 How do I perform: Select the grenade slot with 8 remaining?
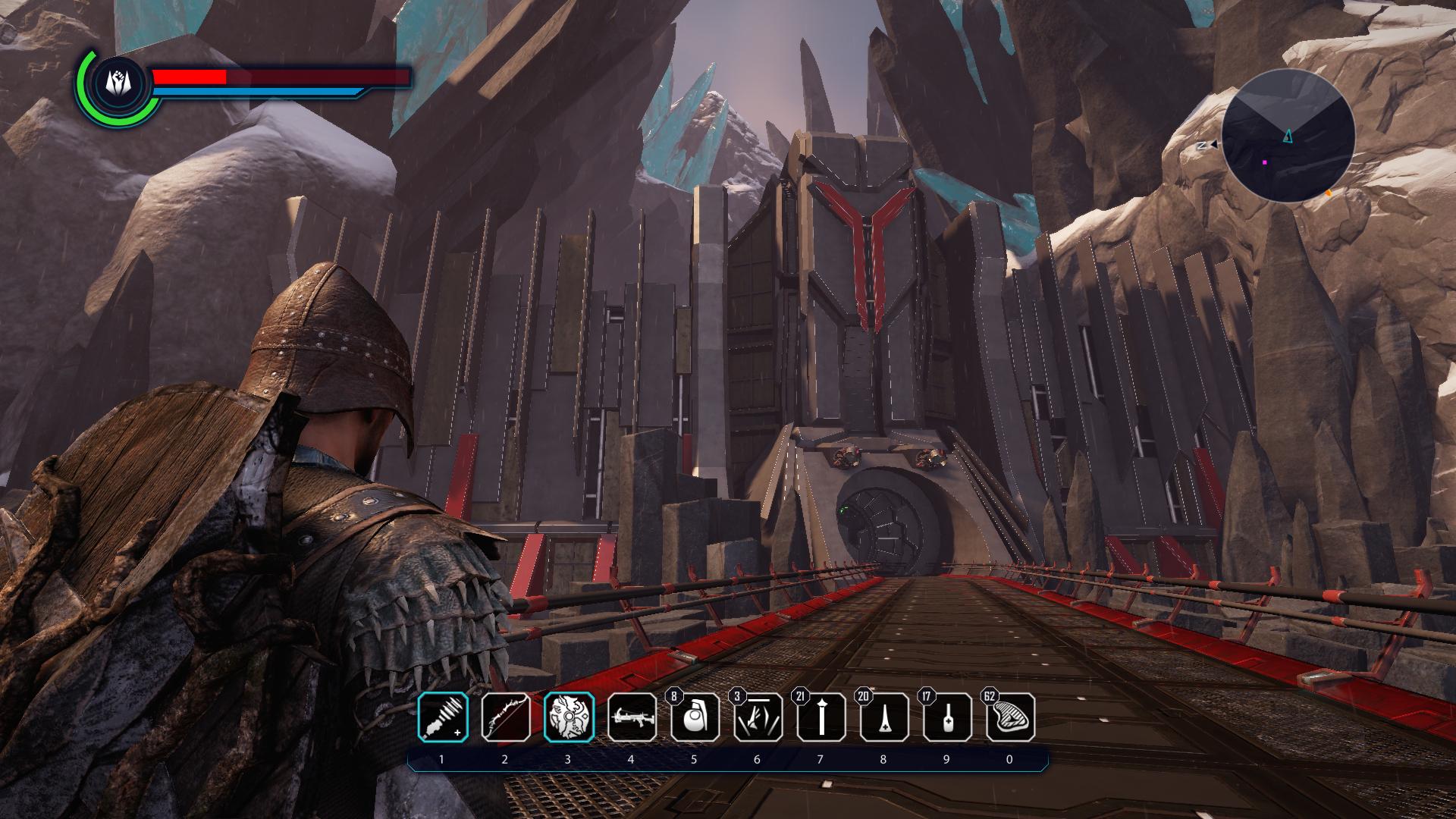pos(695,717)
